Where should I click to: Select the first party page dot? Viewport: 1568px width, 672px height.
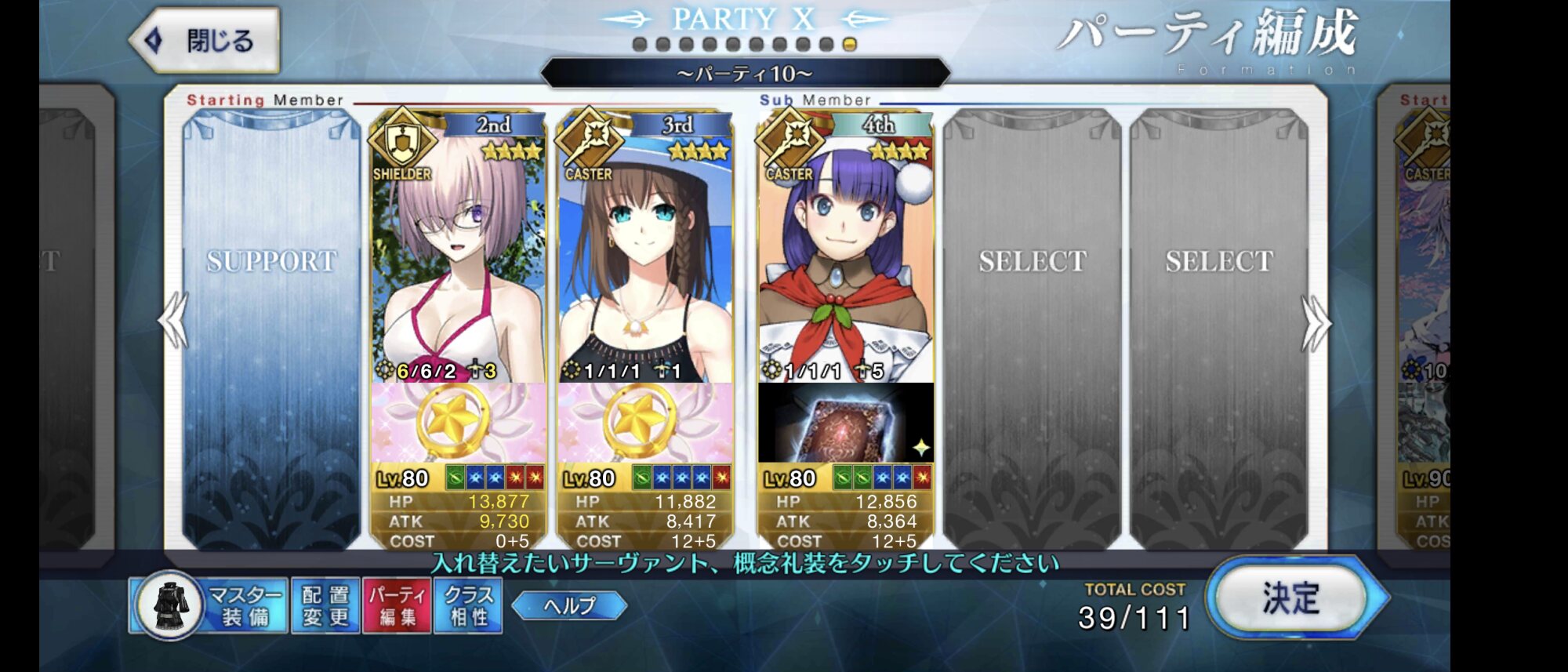pos(640,45)
